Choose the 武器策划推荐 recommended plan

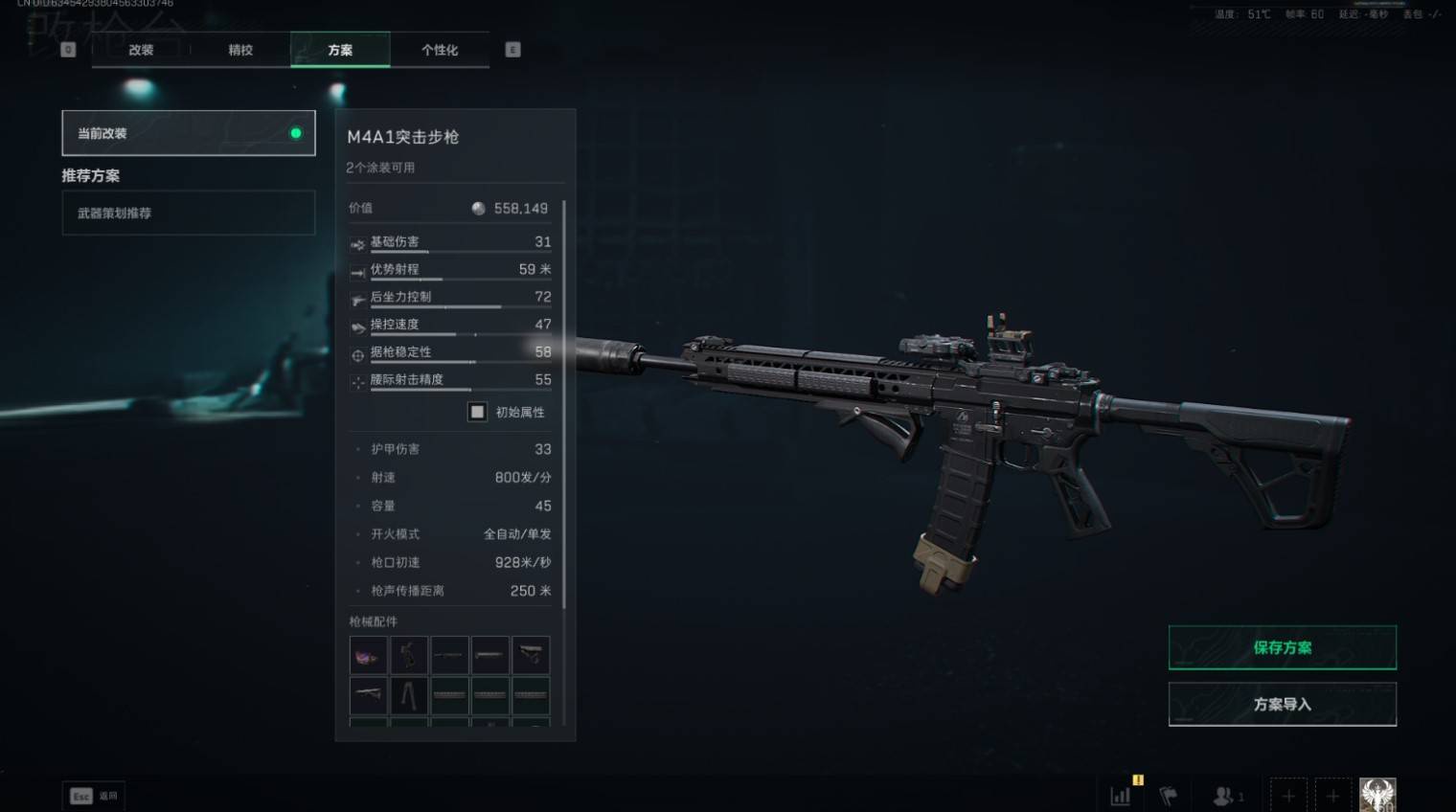pos(189,213)
